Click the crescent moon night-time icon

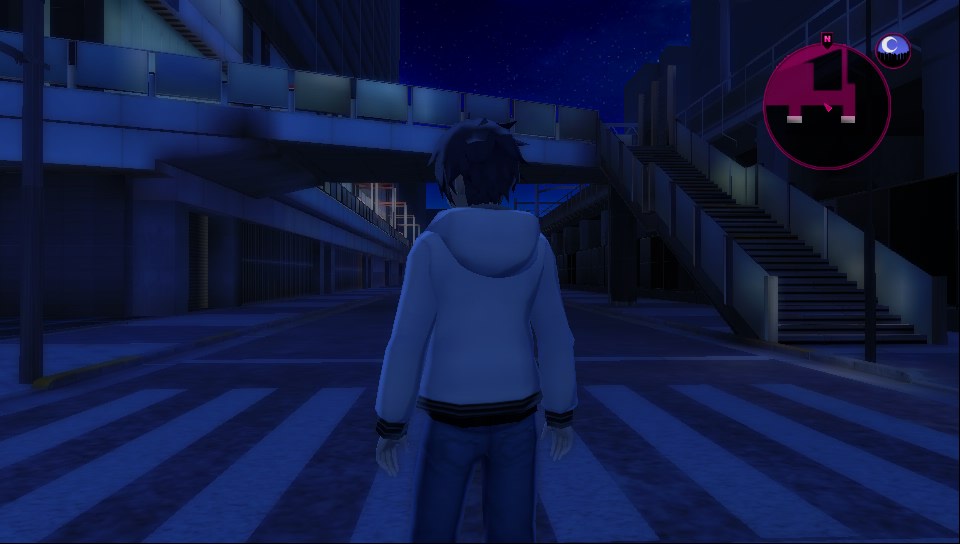(892, 48)
